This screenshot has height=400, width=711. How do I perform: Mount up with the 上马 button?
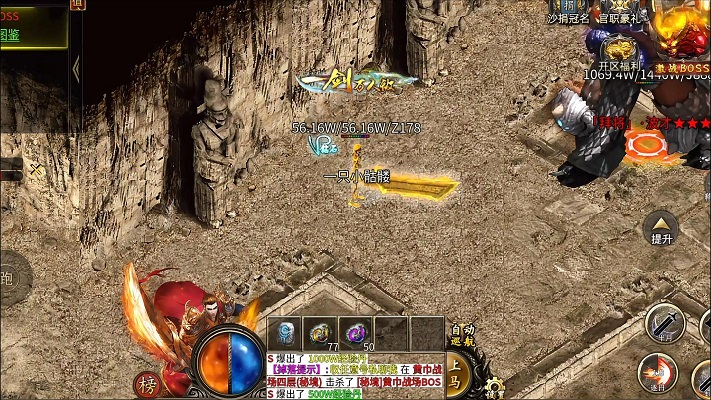pyautogui.click(x=457, y=373)
